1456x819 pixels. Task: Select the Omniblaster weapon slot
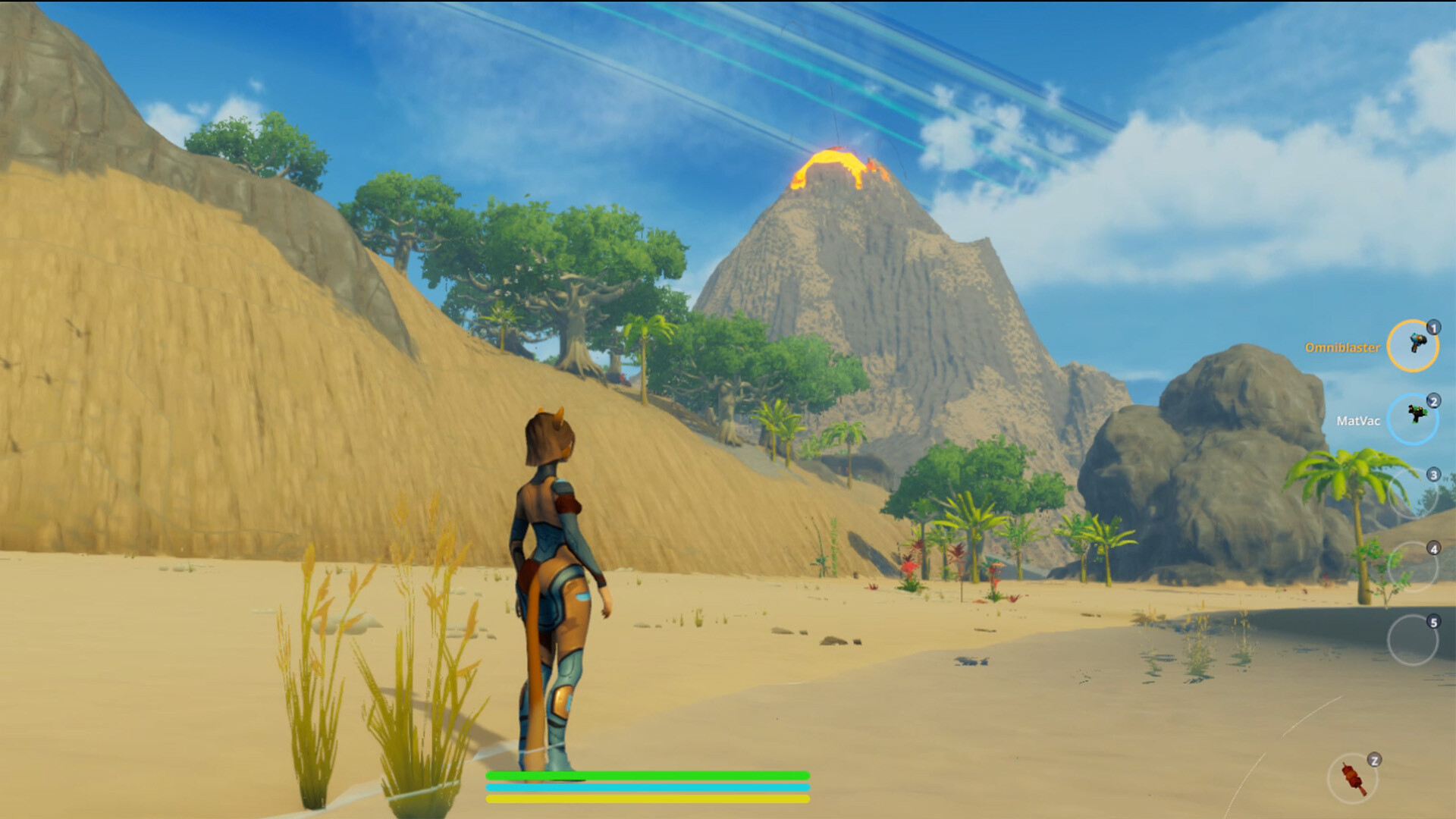pyautogui.click(x=1412, y=346)
